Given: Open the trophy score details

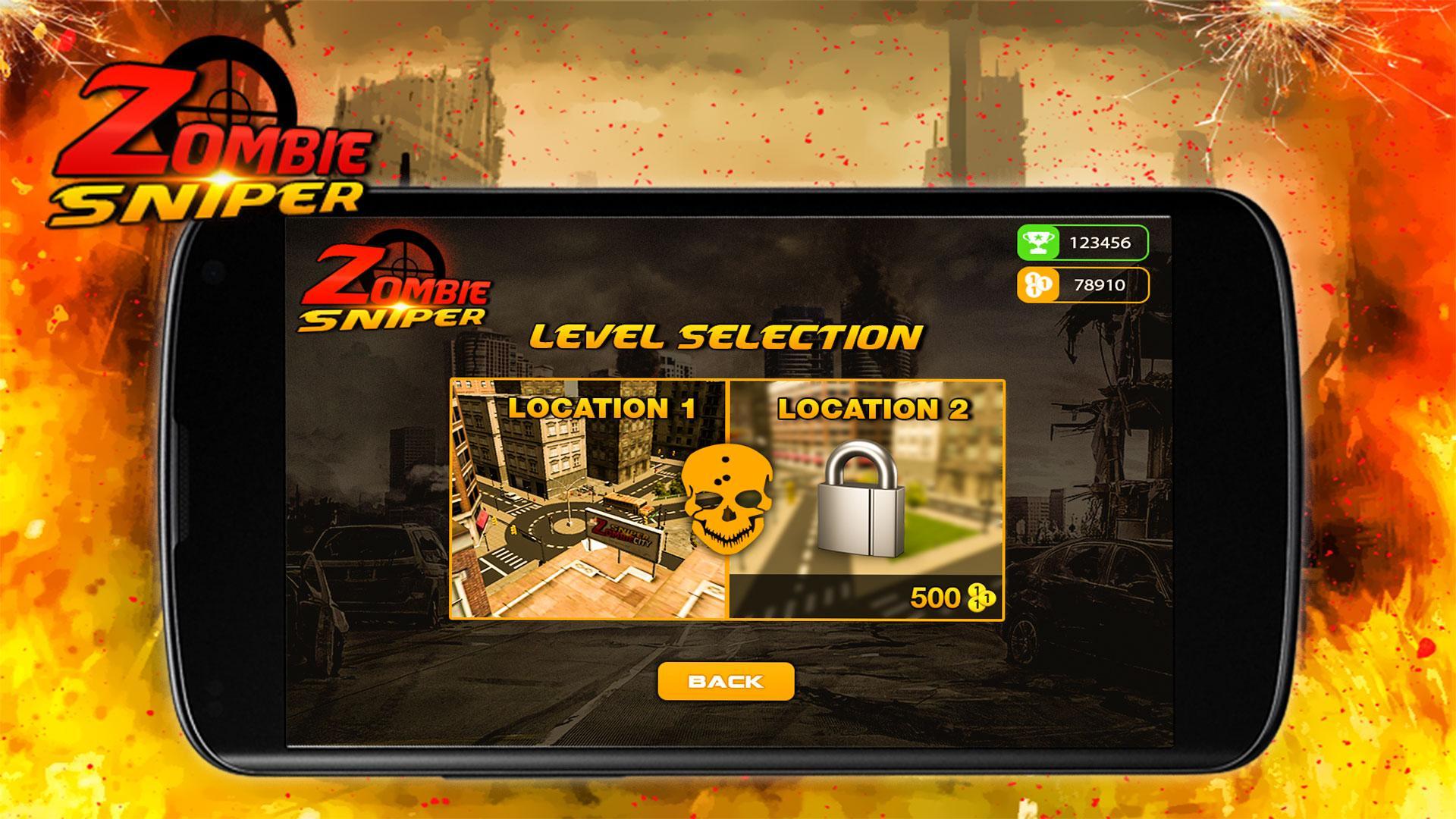Looking at the screenshot, I should tap(1084, 243).
